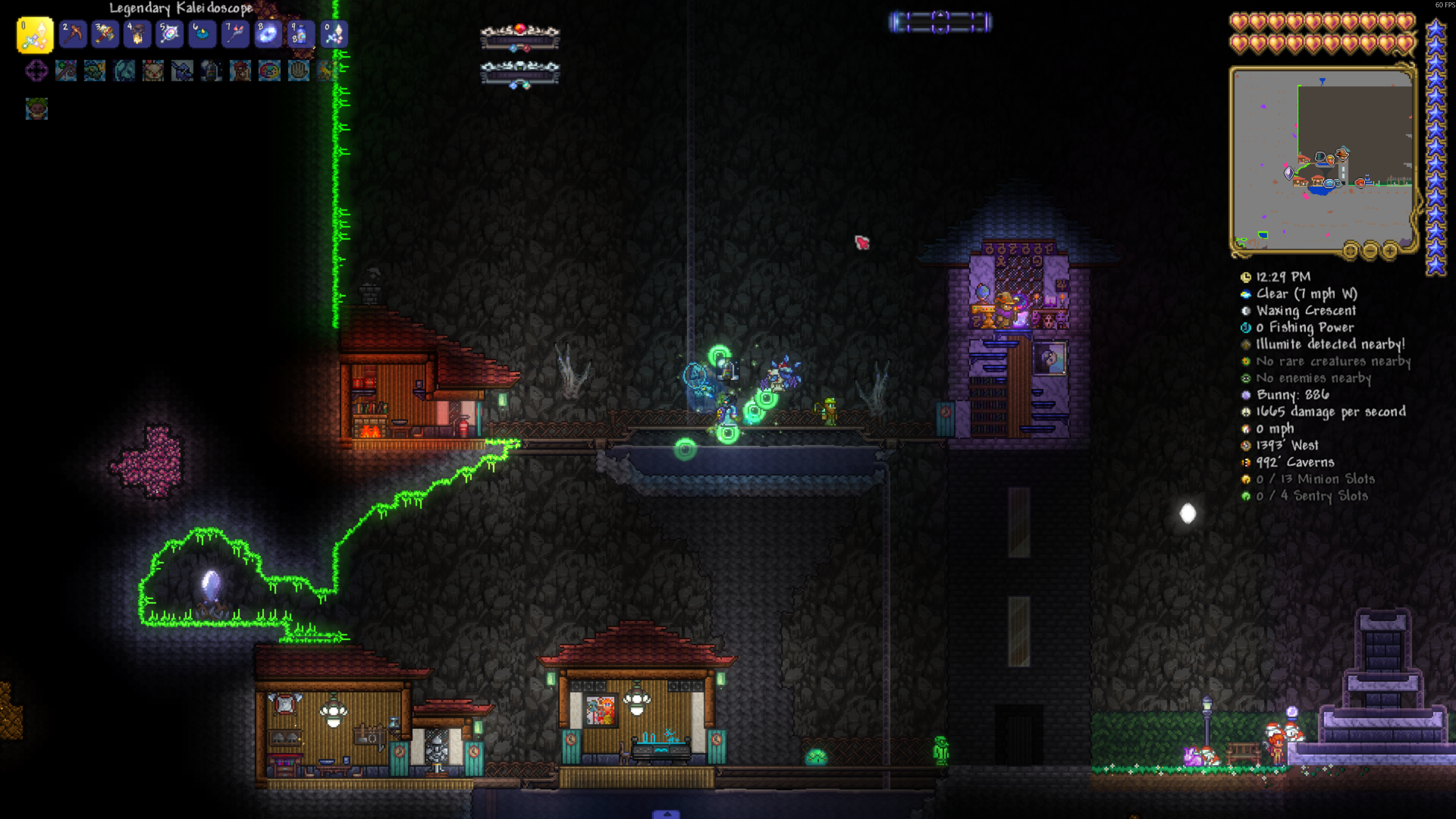
Task: Click the green fish buff icon
Action: pos(95,71)
